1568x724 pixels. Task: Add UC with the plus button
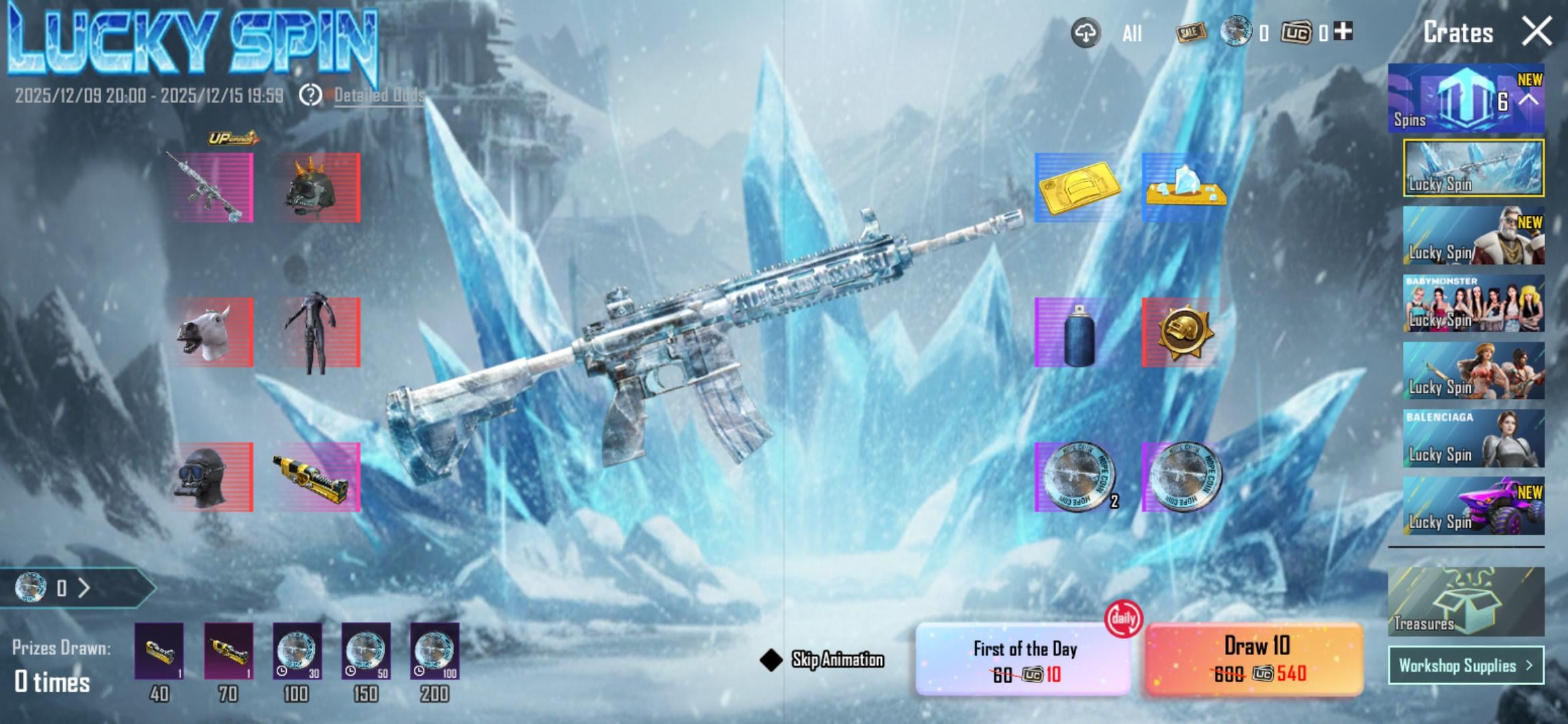[1343, 31]
